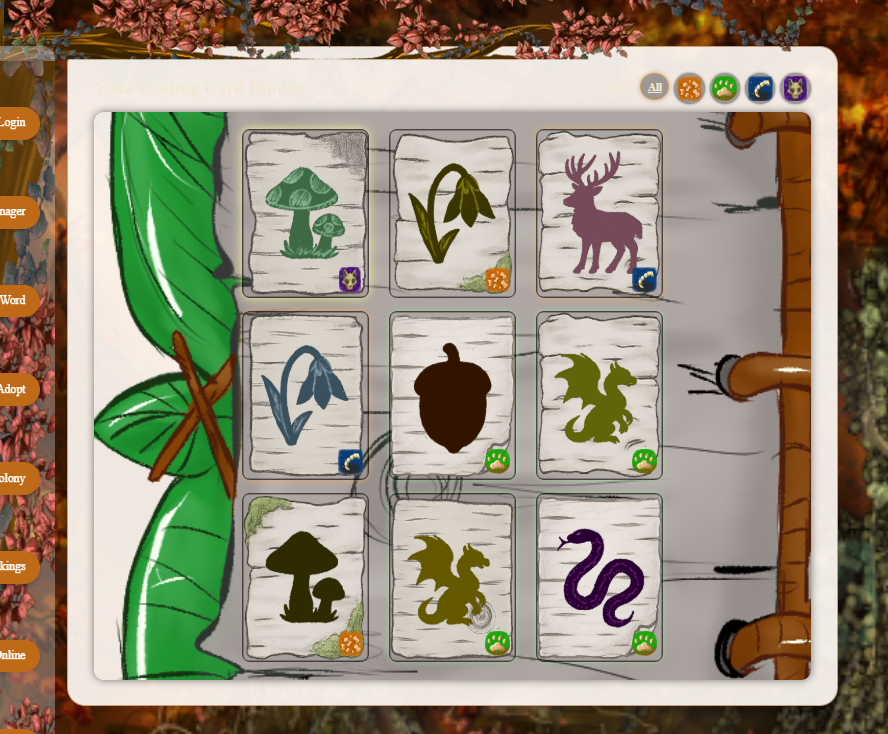Choose the olive snowdrop flower card

pyautogui.click(x=452, y=213)
